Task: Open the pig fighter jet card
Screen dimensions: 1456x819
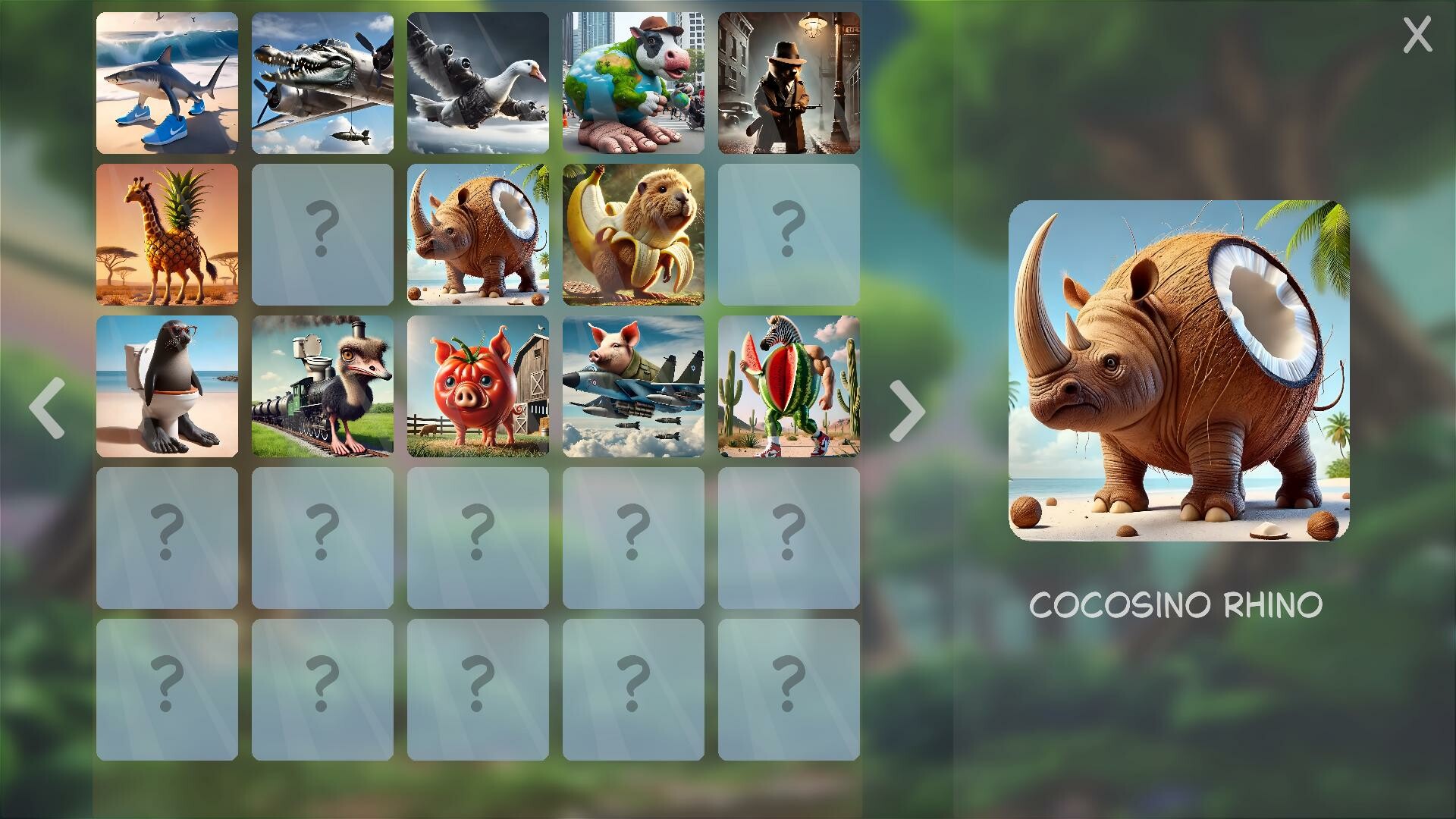Action: [634, 387]
